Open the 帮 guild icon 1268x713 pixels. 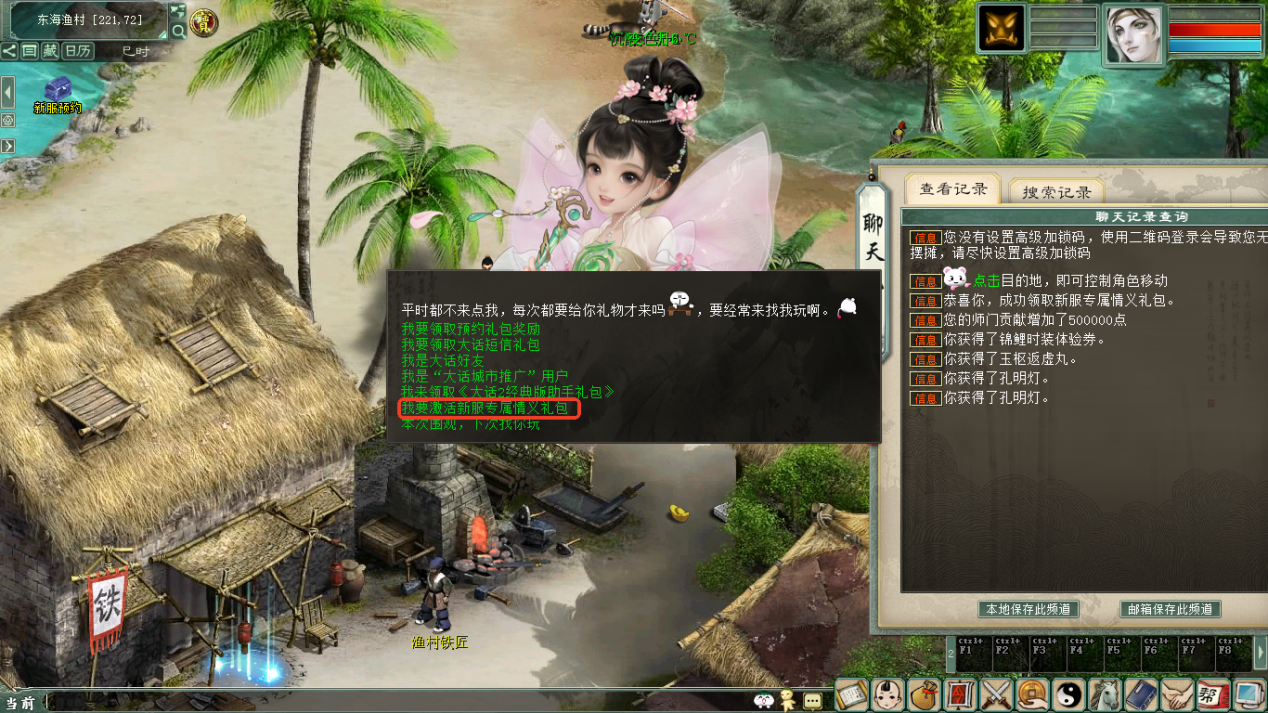click(x=1213, y=694)
